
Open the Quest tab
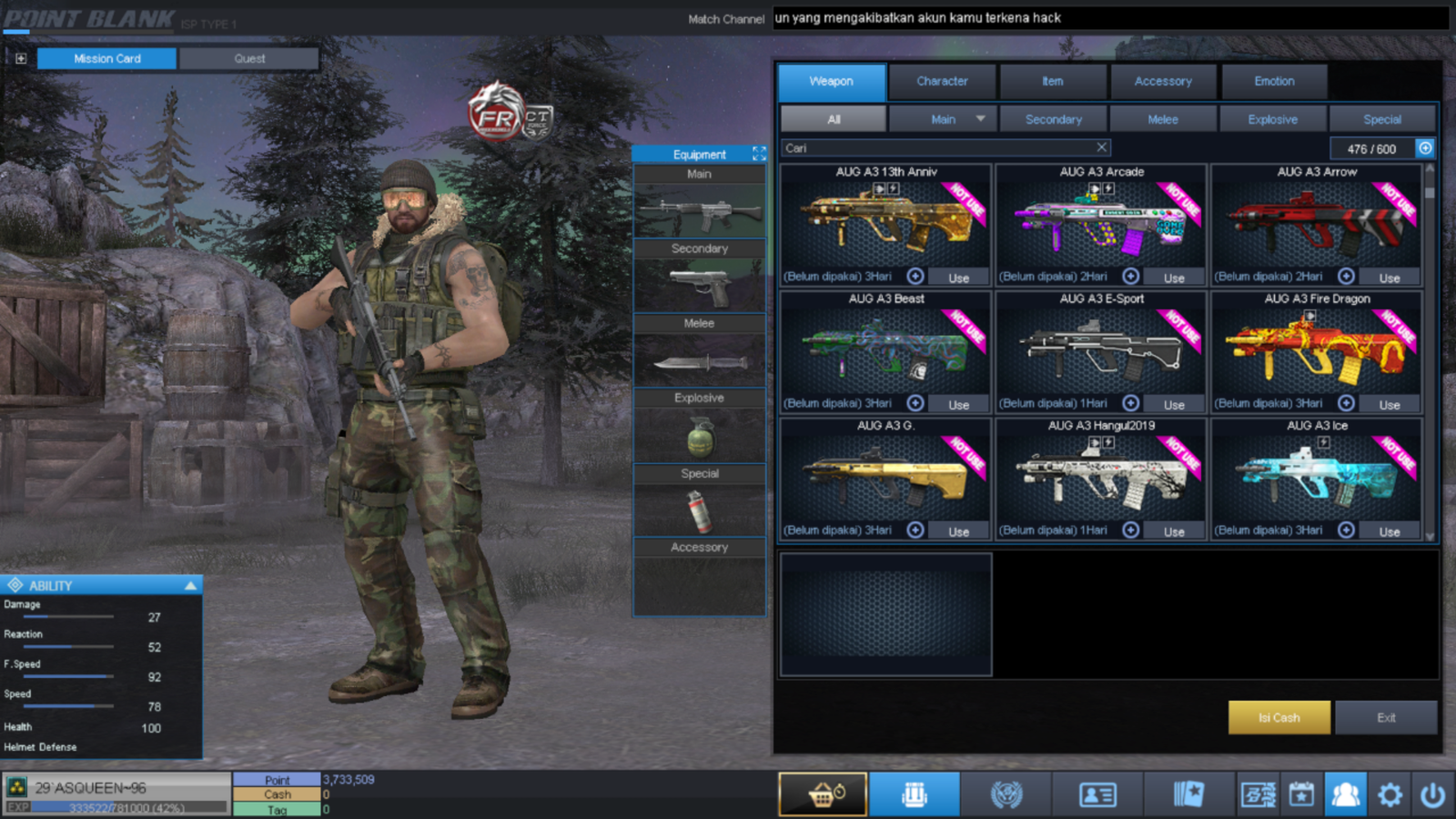tap(249, 58)
